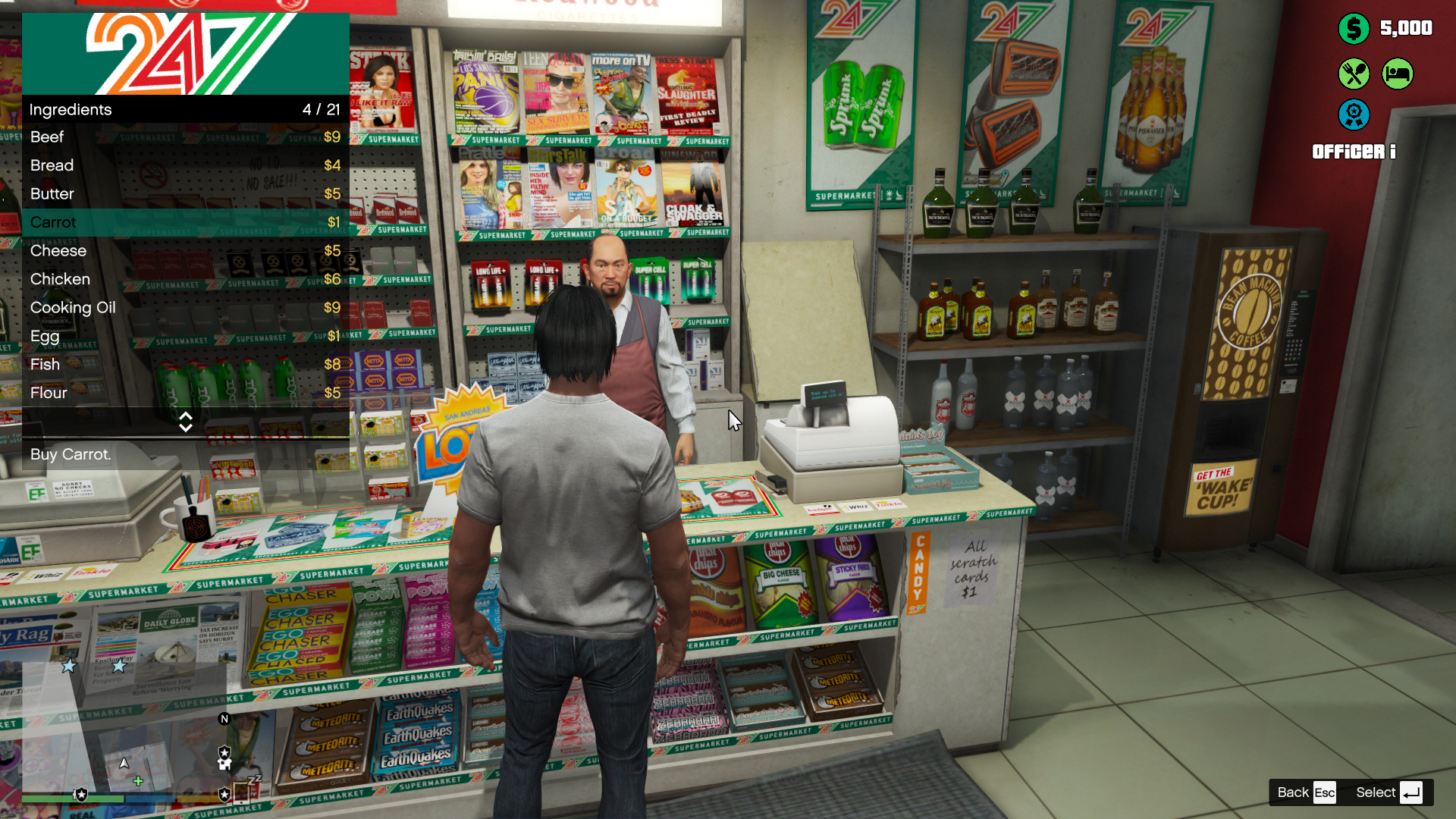Click the menu's up-down scroll arrows

click(185, 422)
